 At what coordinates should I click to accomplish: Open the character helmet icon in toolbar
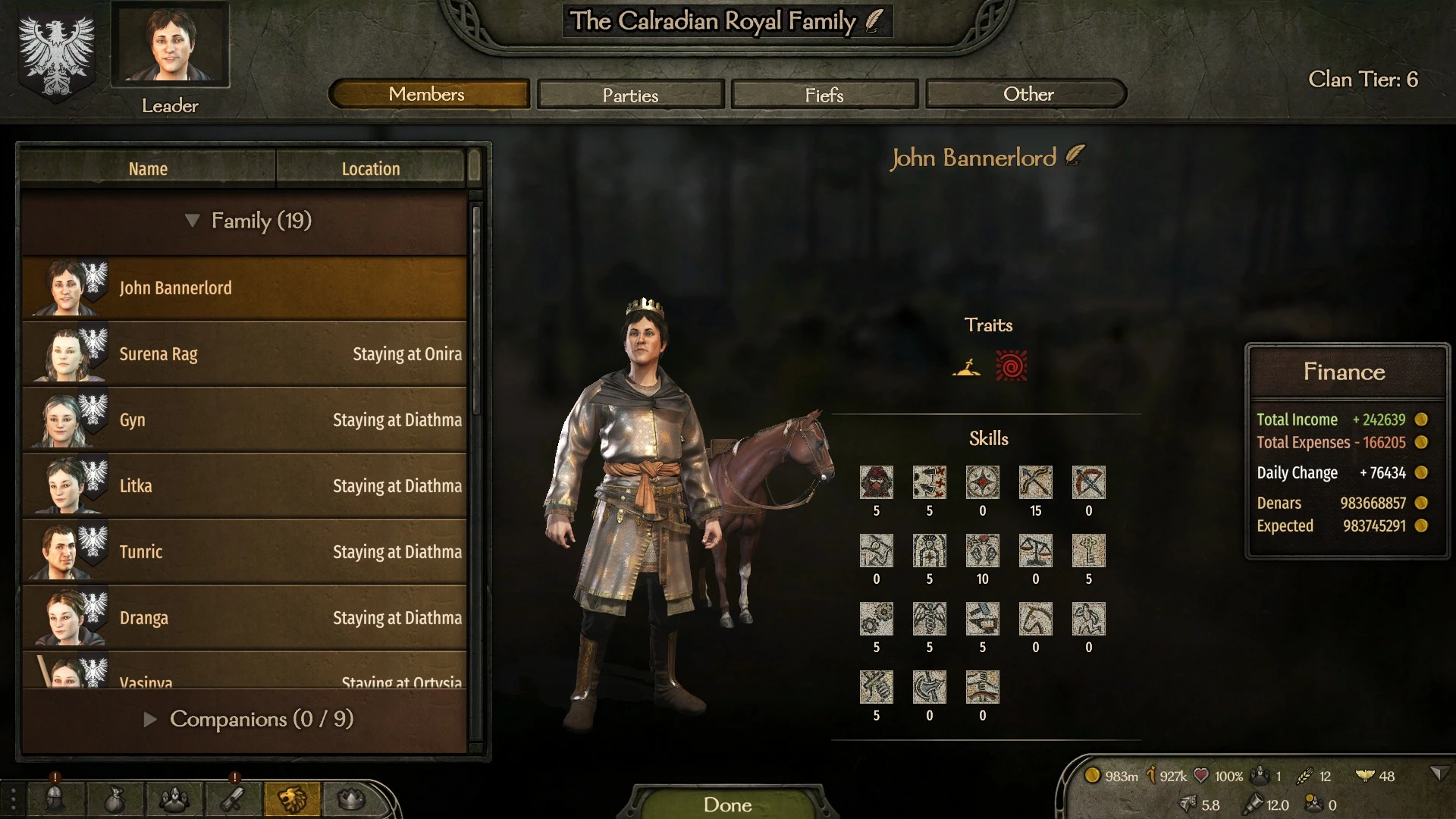[x=55, y=799]
